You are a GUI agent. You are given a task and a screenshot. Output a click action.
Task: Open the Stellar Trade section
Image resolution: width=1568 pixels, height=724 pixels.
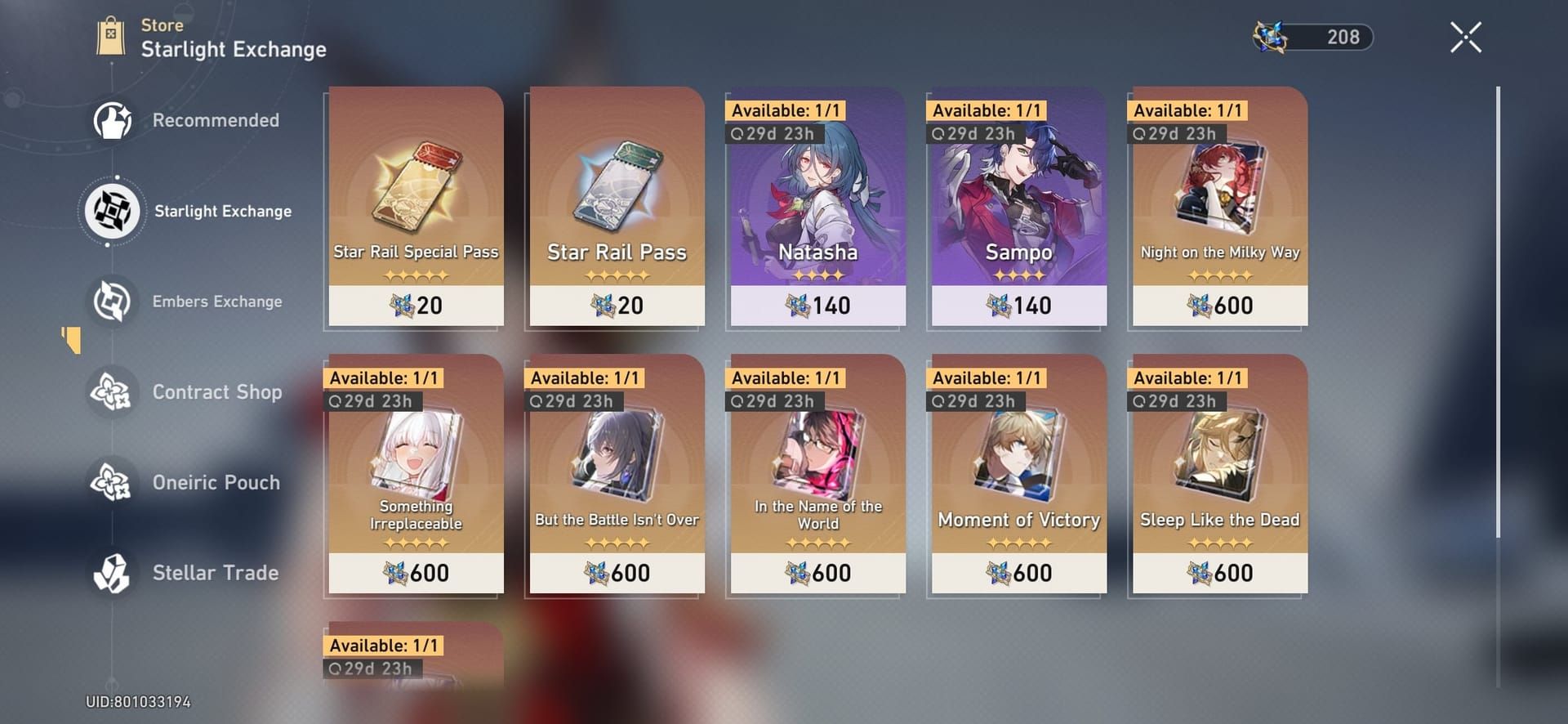click(x=111, y=573)
